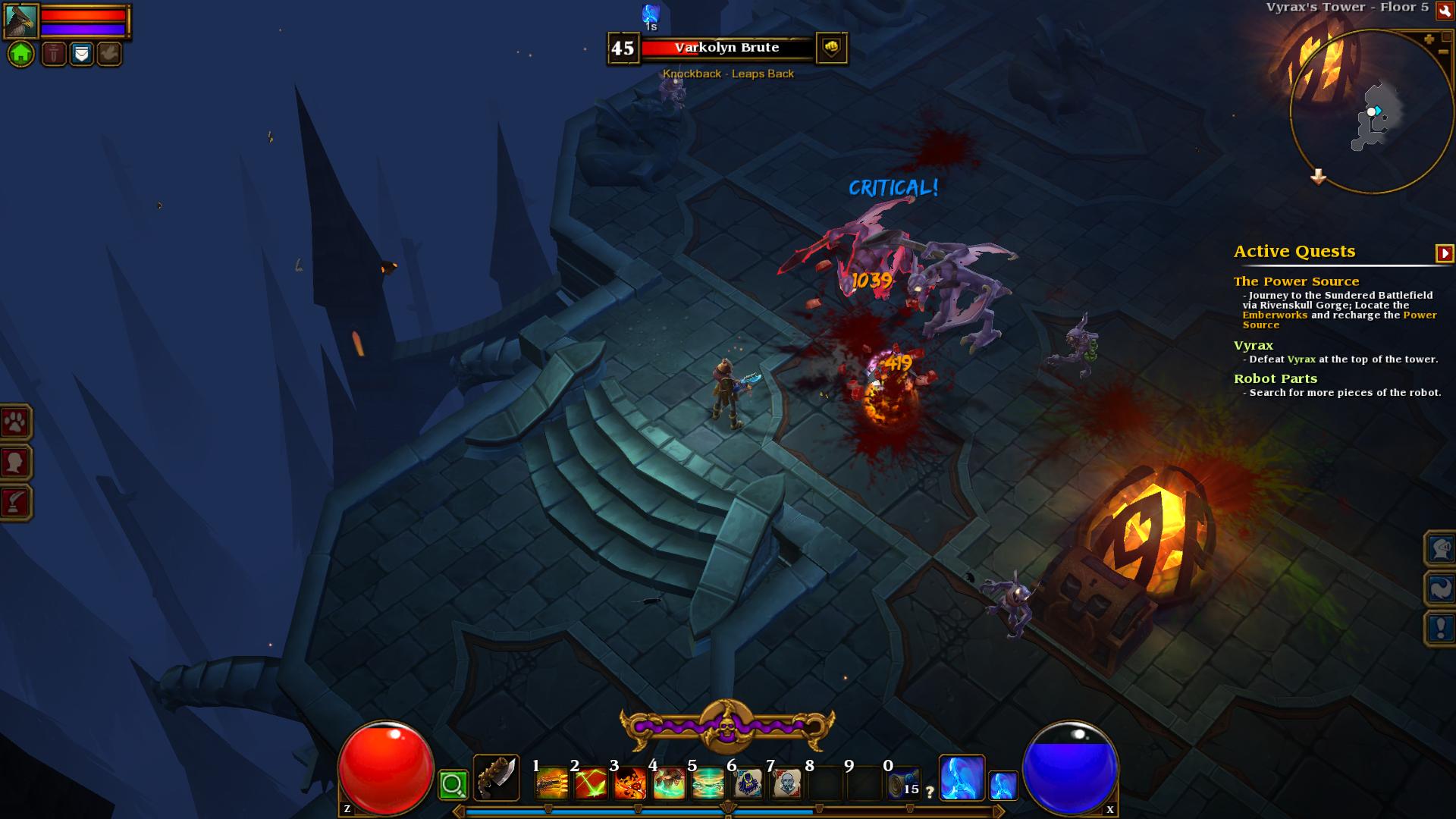
Task: Open the wrench settings button
Action: point(1443,10)
